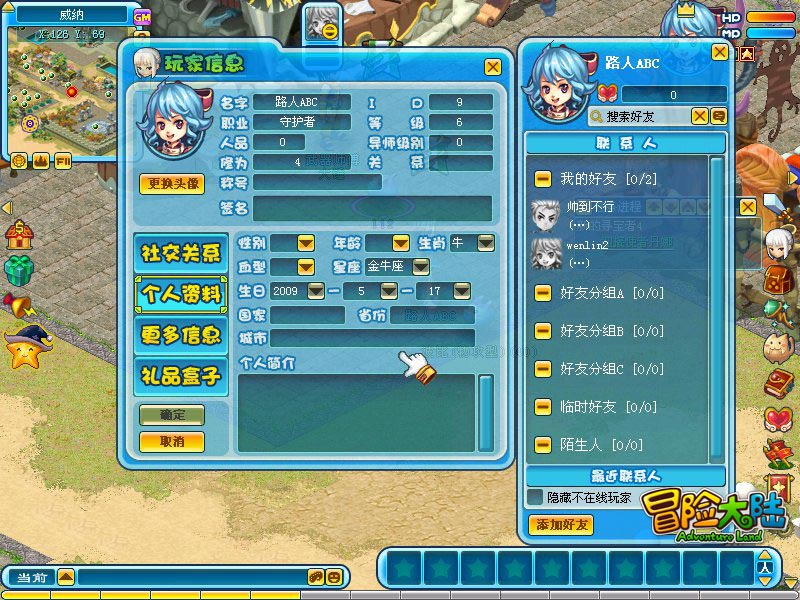Viewport: 800px width, 600px height.
Task: Toggle 隐藏不在线玩家 checkbox
Action: [536, 497]
